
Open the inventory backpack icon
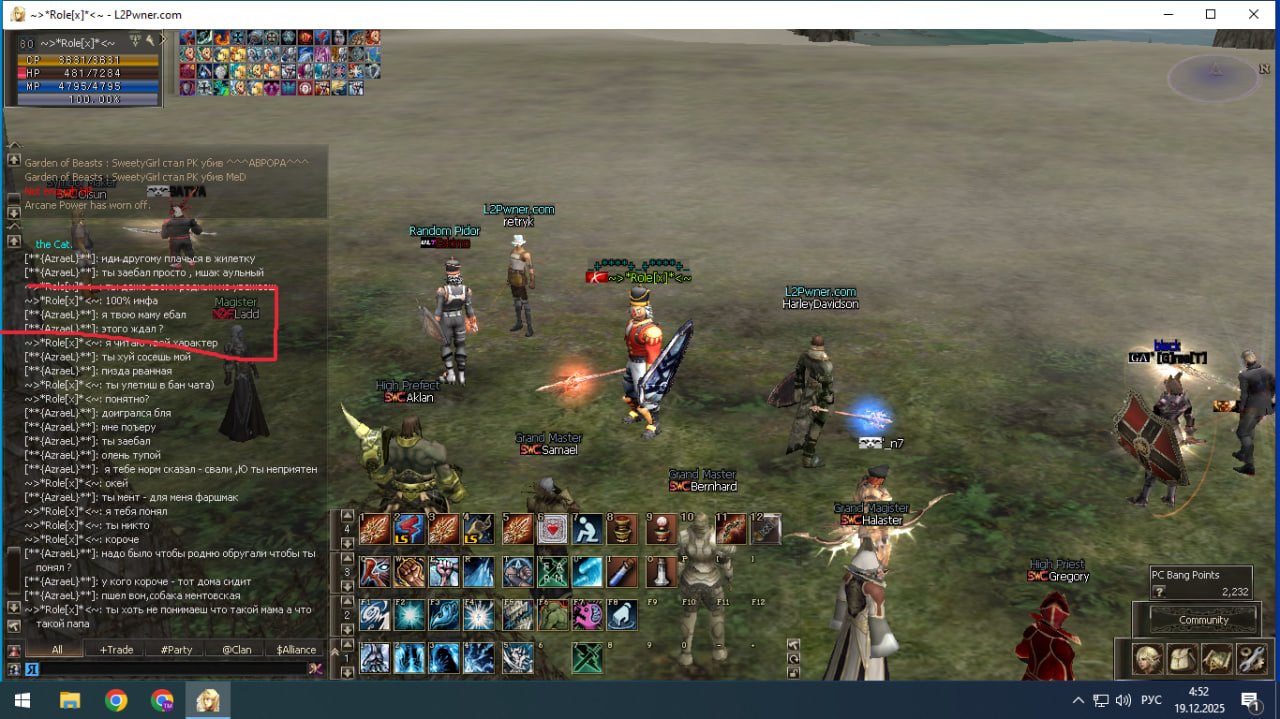pos(1181,659)
